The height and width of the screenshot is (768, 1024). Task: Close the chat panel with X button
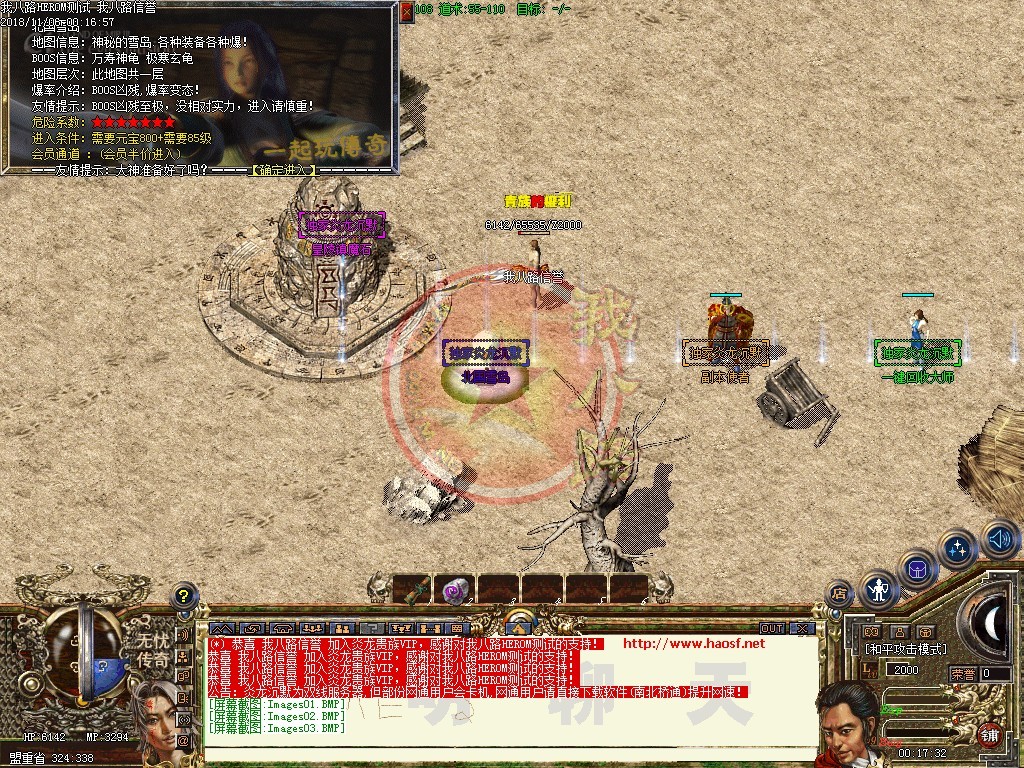(x=801, y=628)
